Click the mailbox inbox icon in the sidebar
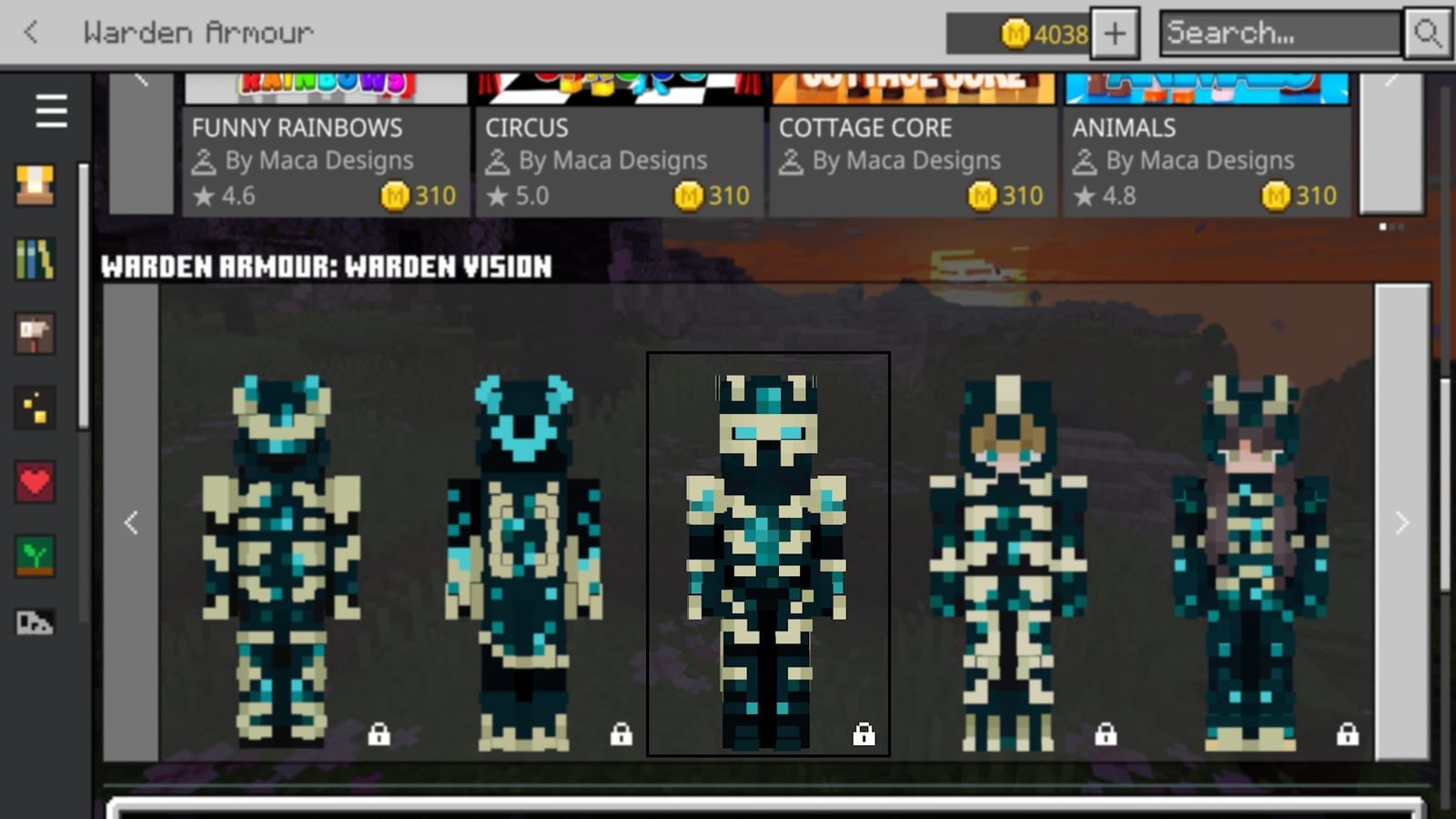Image resolution: width=1456 pixels, height=819 pixels. (x=35, y=334)
